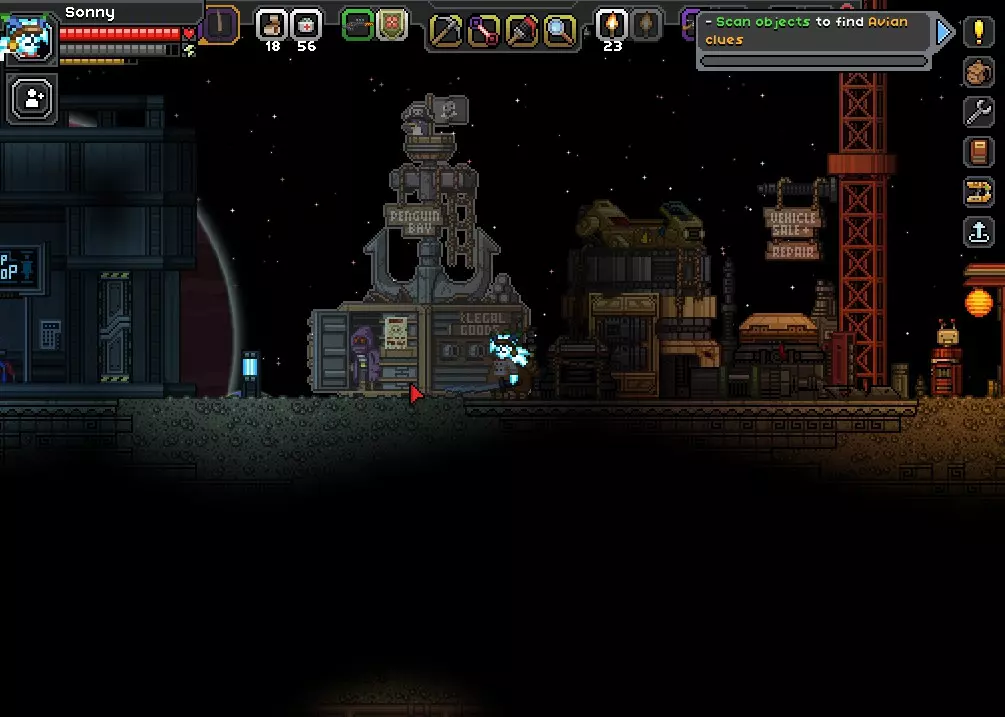
Task: Equip the rifle hotbar slot
Action: (x=358, y=24)
